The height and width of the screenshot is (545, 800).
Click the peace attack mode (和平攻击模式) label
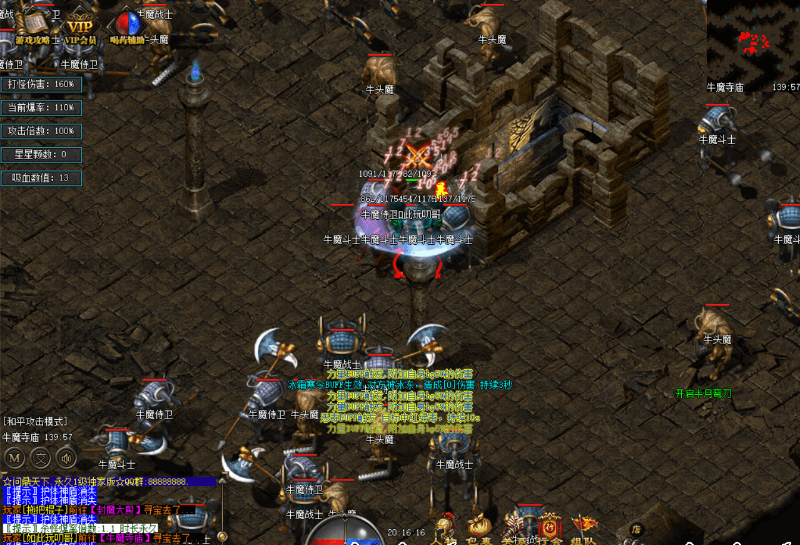click(x=38, y=422)
